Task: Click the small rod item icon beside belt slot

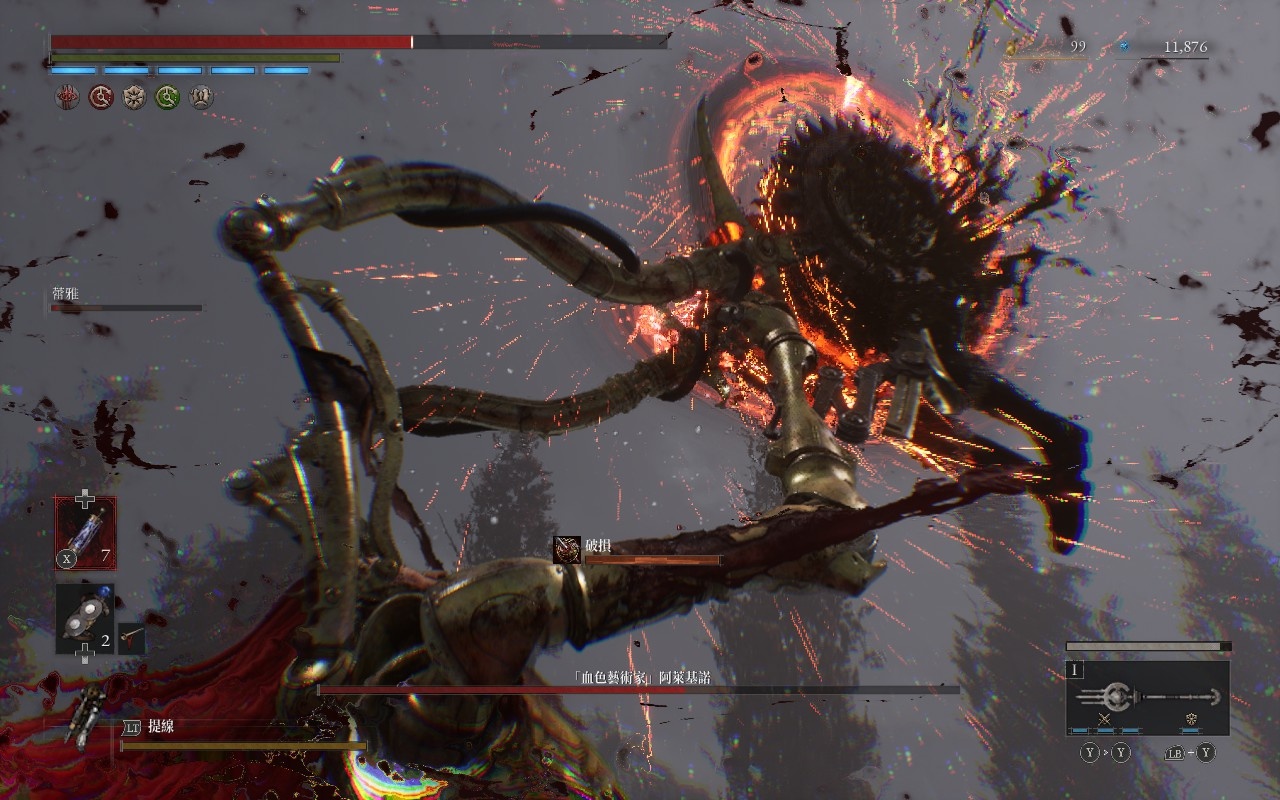Action: pos(131,637)
